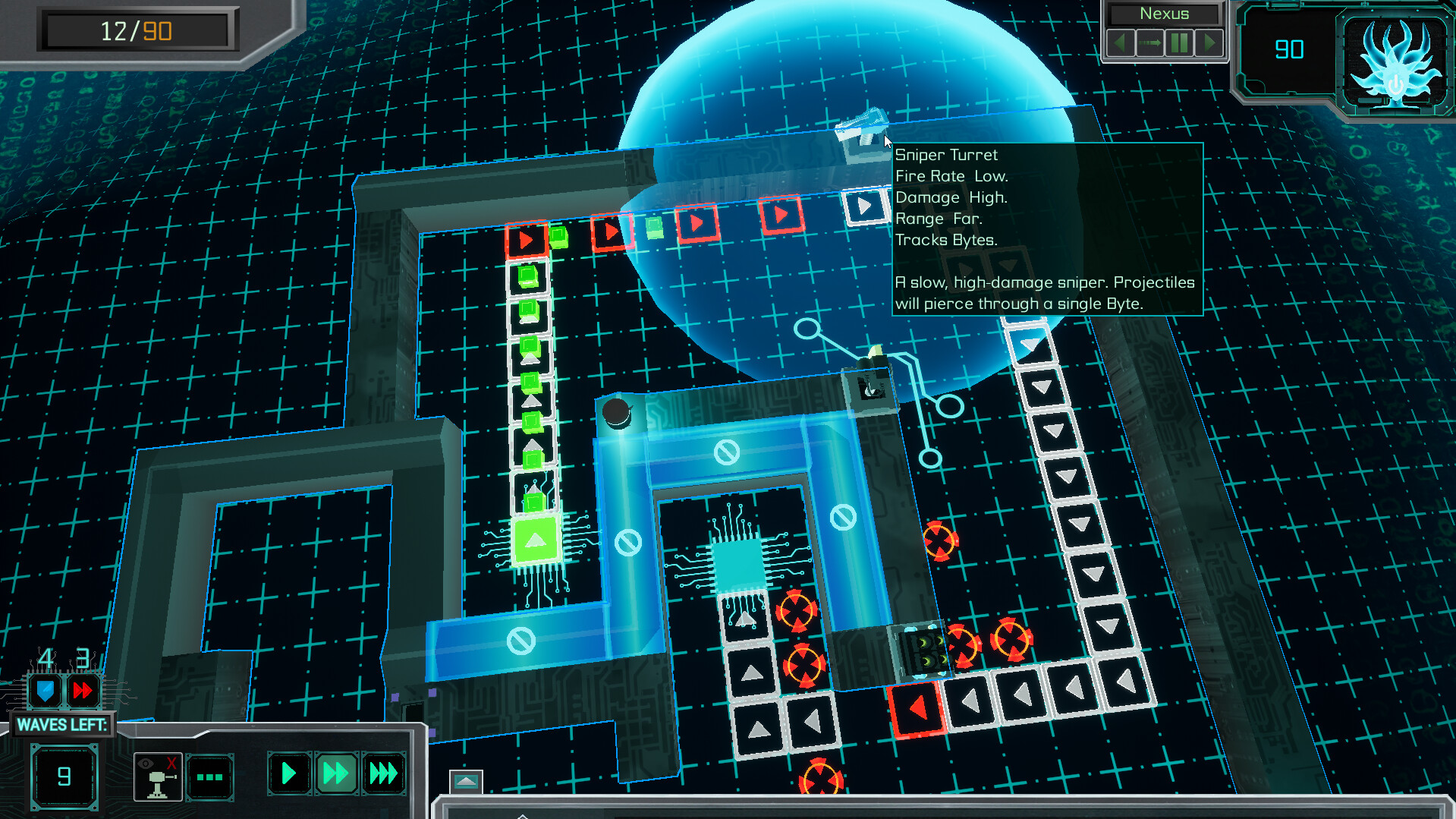Click the 12/90 health progress counter

pyautogui.click(x=137, y=30)
